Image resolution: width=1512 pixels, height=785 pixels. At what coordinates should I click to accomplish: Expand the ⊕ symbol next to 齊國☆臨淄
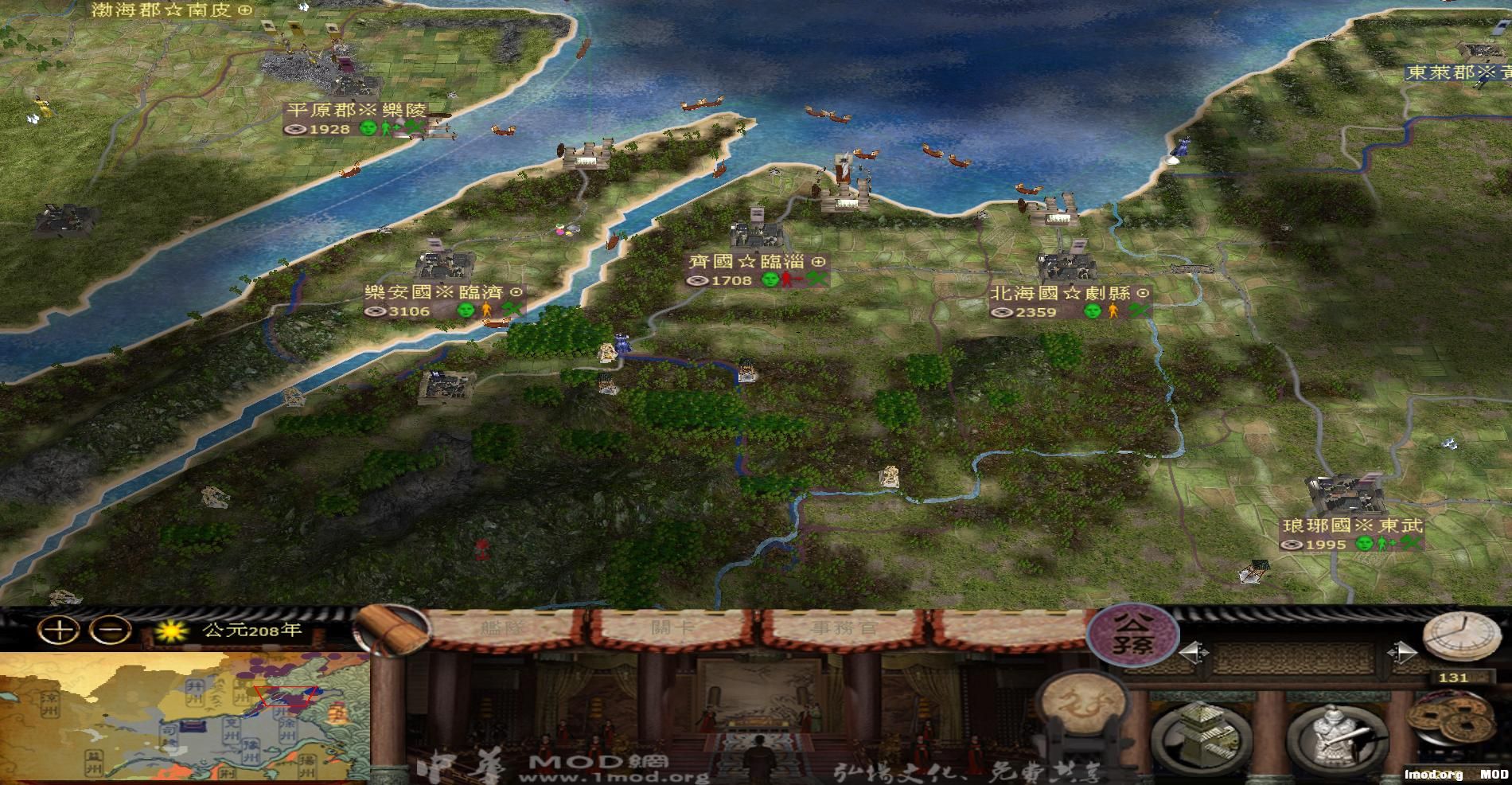818,262
